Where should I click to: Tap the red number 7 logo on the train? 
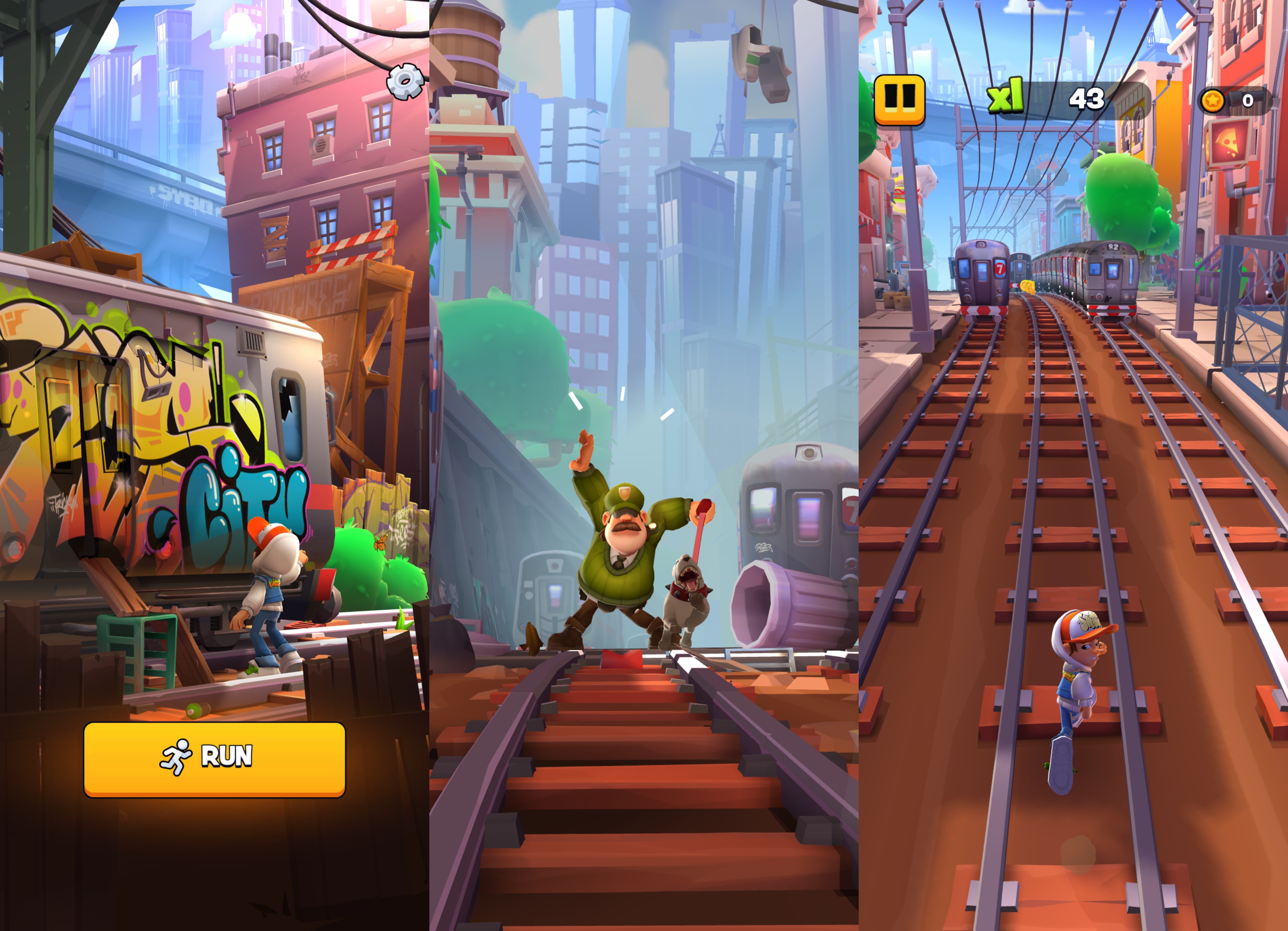click(1000, 268)
